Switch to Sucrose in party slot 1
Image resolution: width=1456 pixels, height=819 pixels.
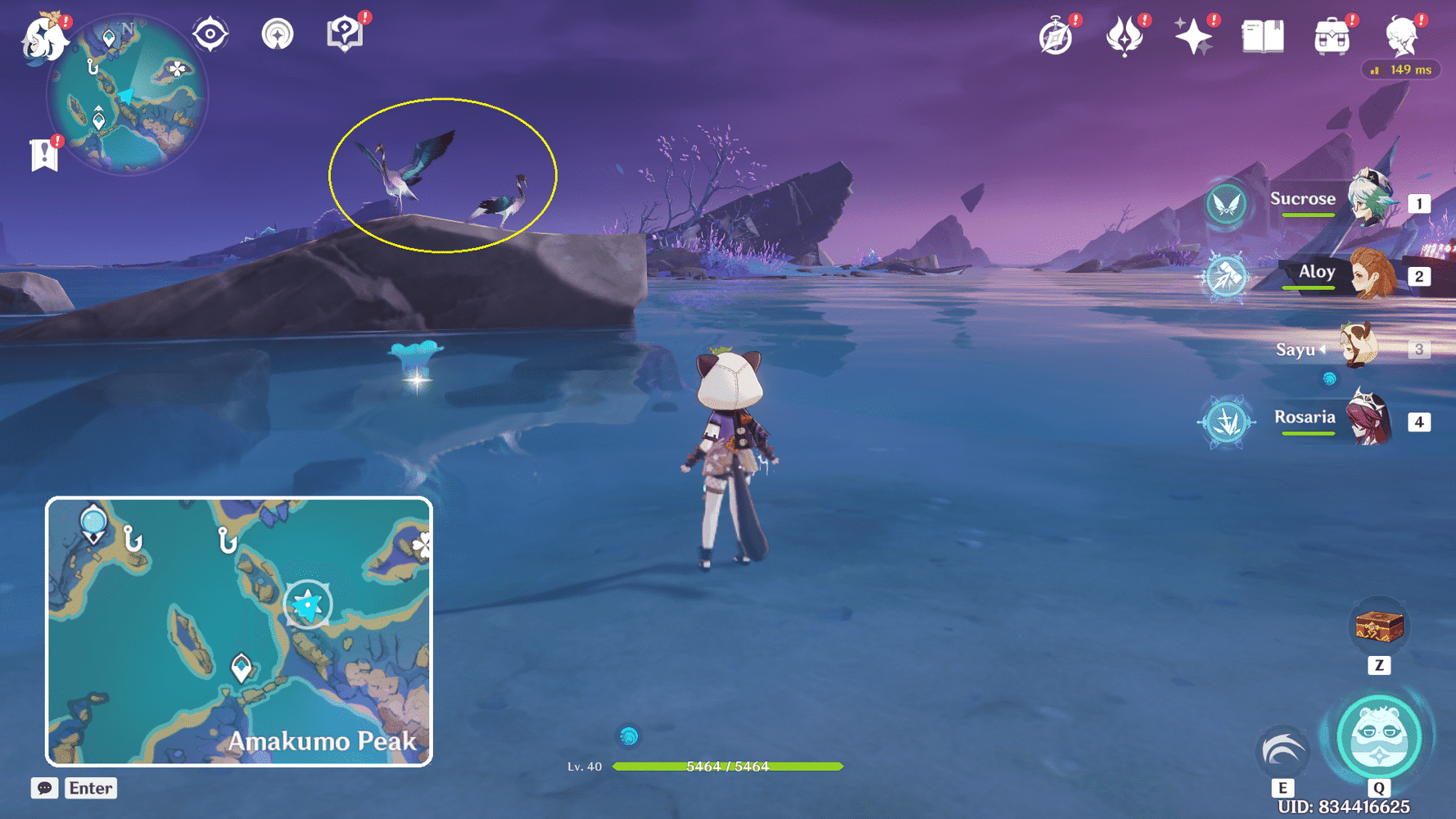(x=1343, y=200)
